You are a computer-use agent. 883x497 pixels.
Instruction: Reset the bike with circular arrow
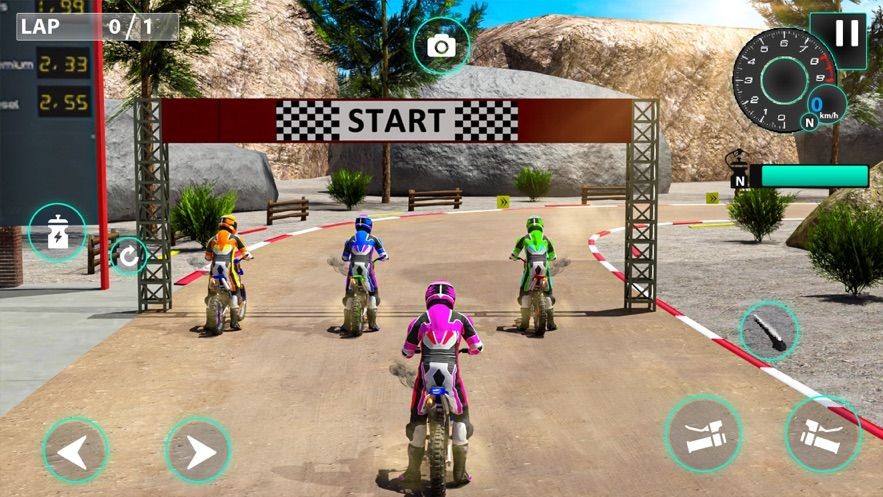[x=128, y=256]
